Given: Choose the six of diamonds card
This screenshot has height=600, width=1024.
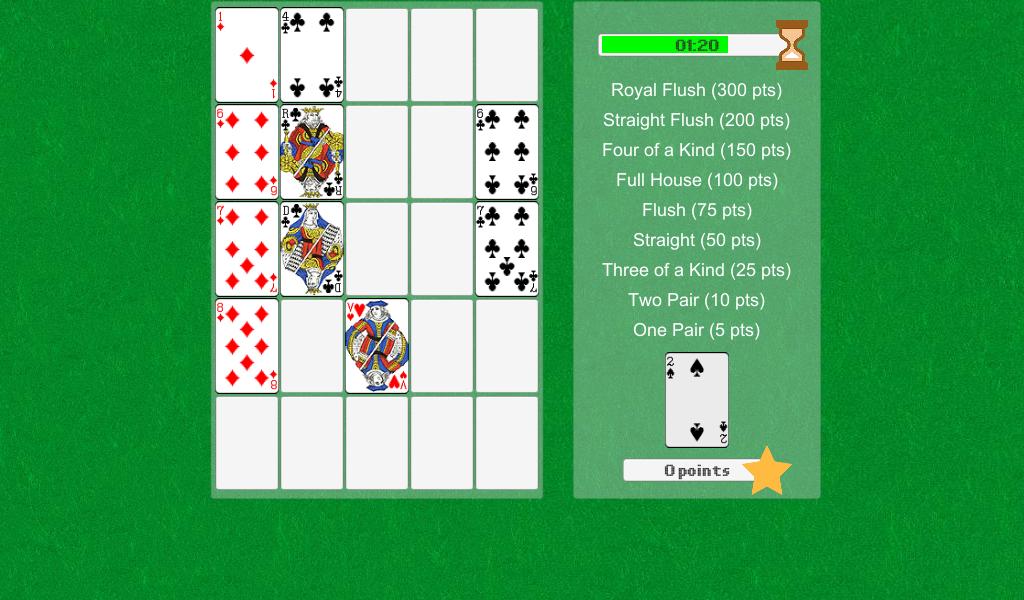Looking at the screenshot, I should (x=247, y=152).
